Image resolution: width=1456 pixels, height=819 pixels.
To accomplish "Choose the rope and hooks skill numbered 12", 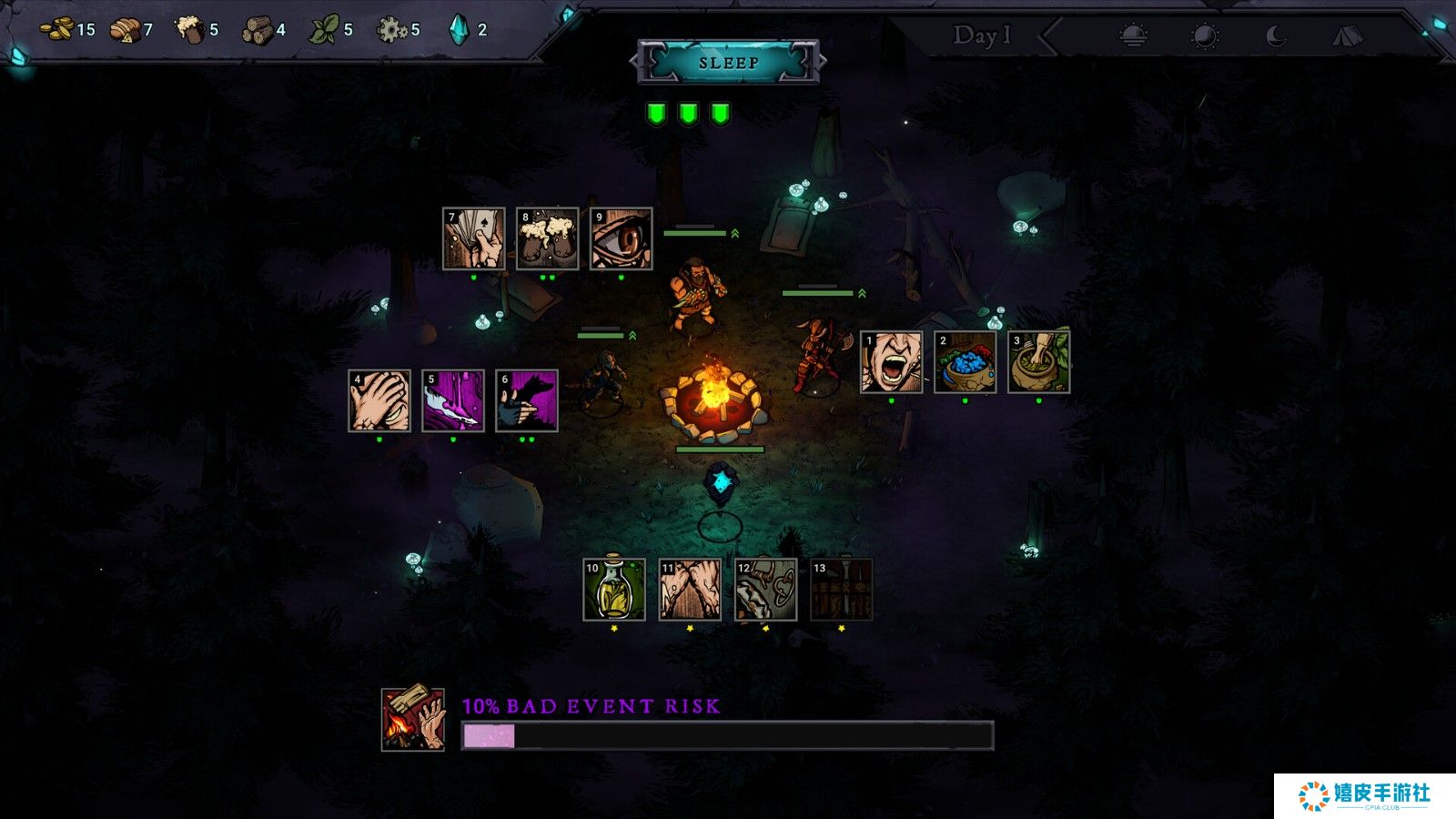I will [765, 590].
